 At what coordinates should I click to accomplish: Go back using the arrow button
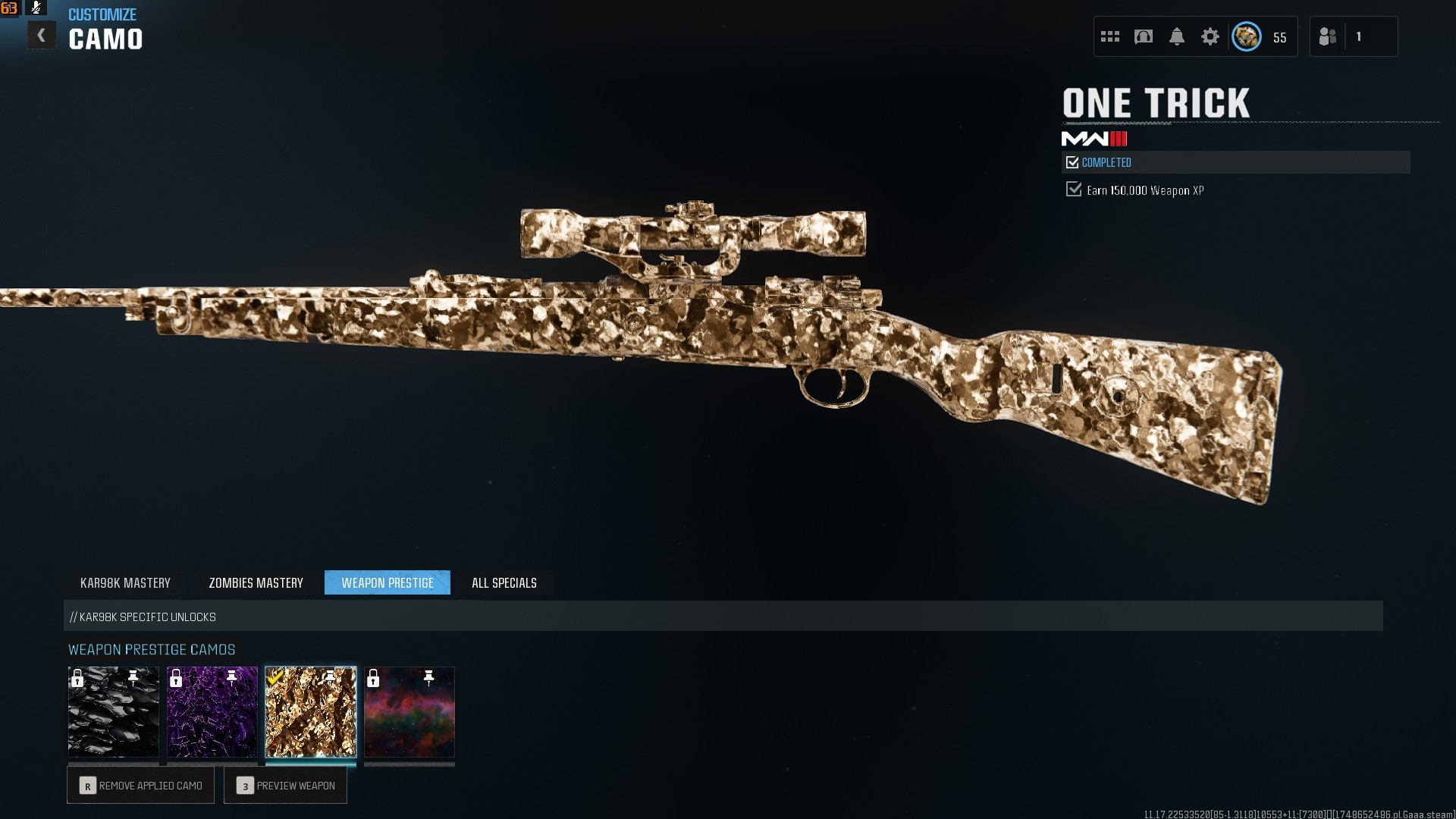(x=42, y=36)
